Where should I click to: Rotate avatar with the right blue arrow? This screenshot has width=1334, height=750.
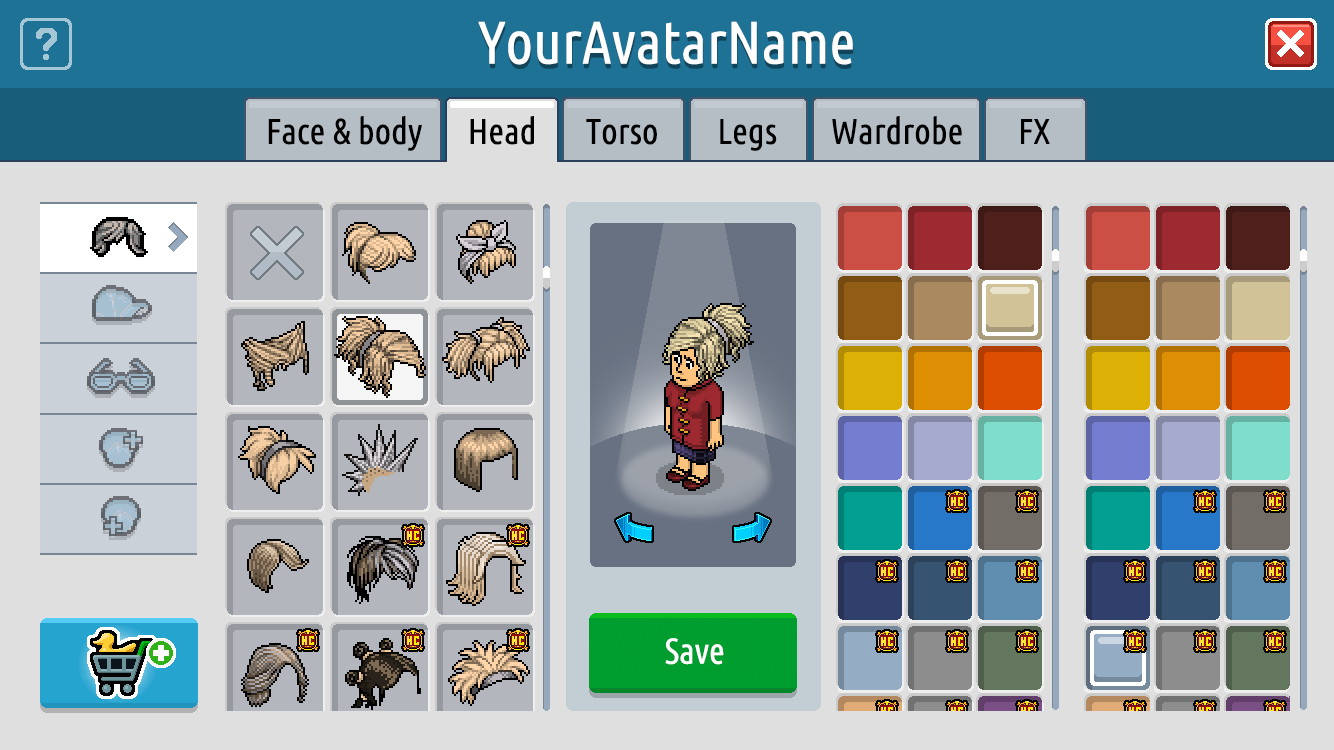[752, 528]
